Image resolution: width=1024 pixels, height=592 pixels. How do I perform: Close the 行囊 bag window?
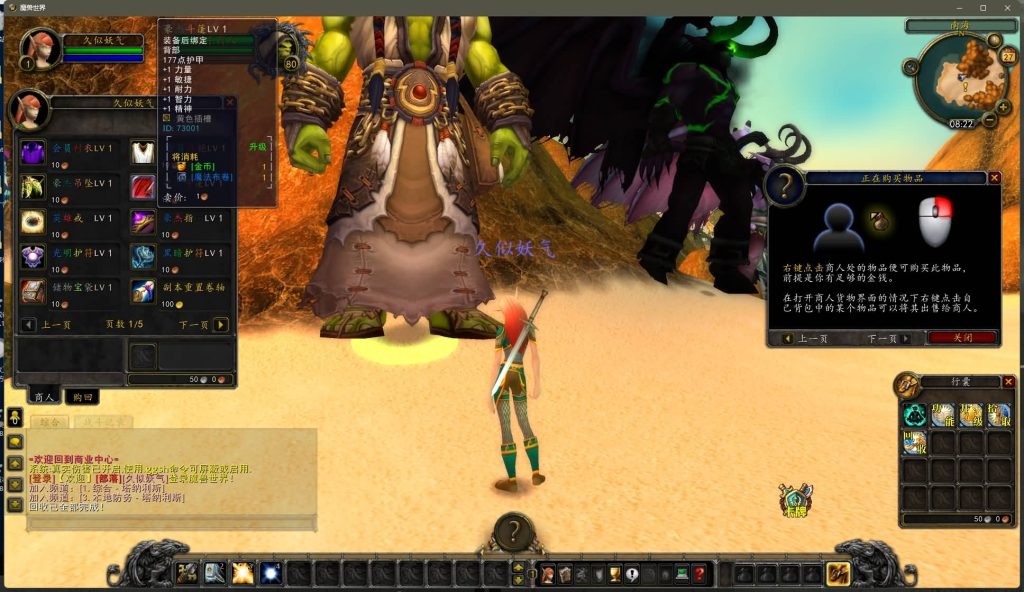1008,382
